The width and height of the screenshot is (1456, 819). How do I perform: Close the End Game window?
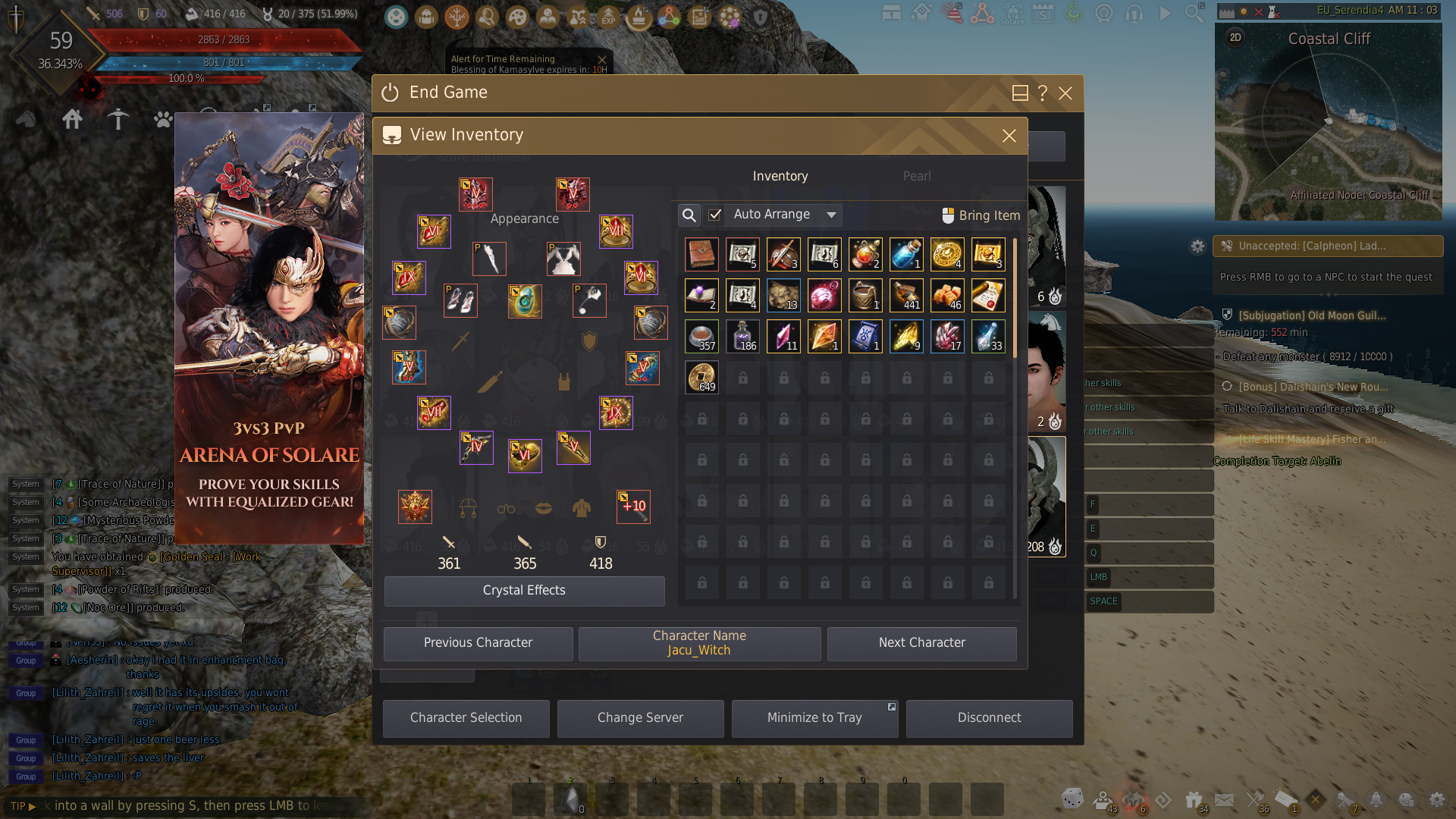click(1065, 93)
